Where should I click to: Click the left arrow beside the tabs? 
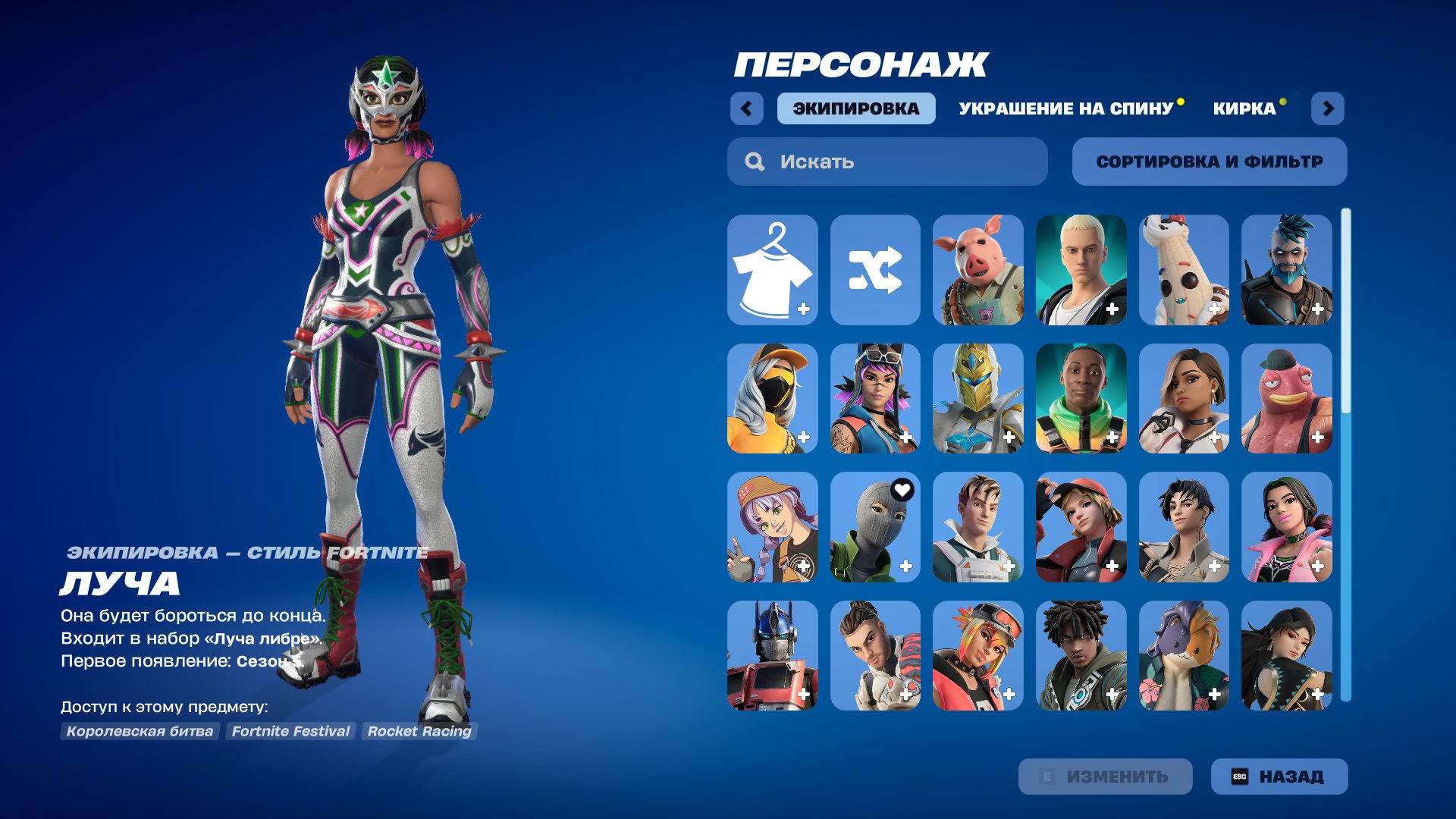pos(746,108)
